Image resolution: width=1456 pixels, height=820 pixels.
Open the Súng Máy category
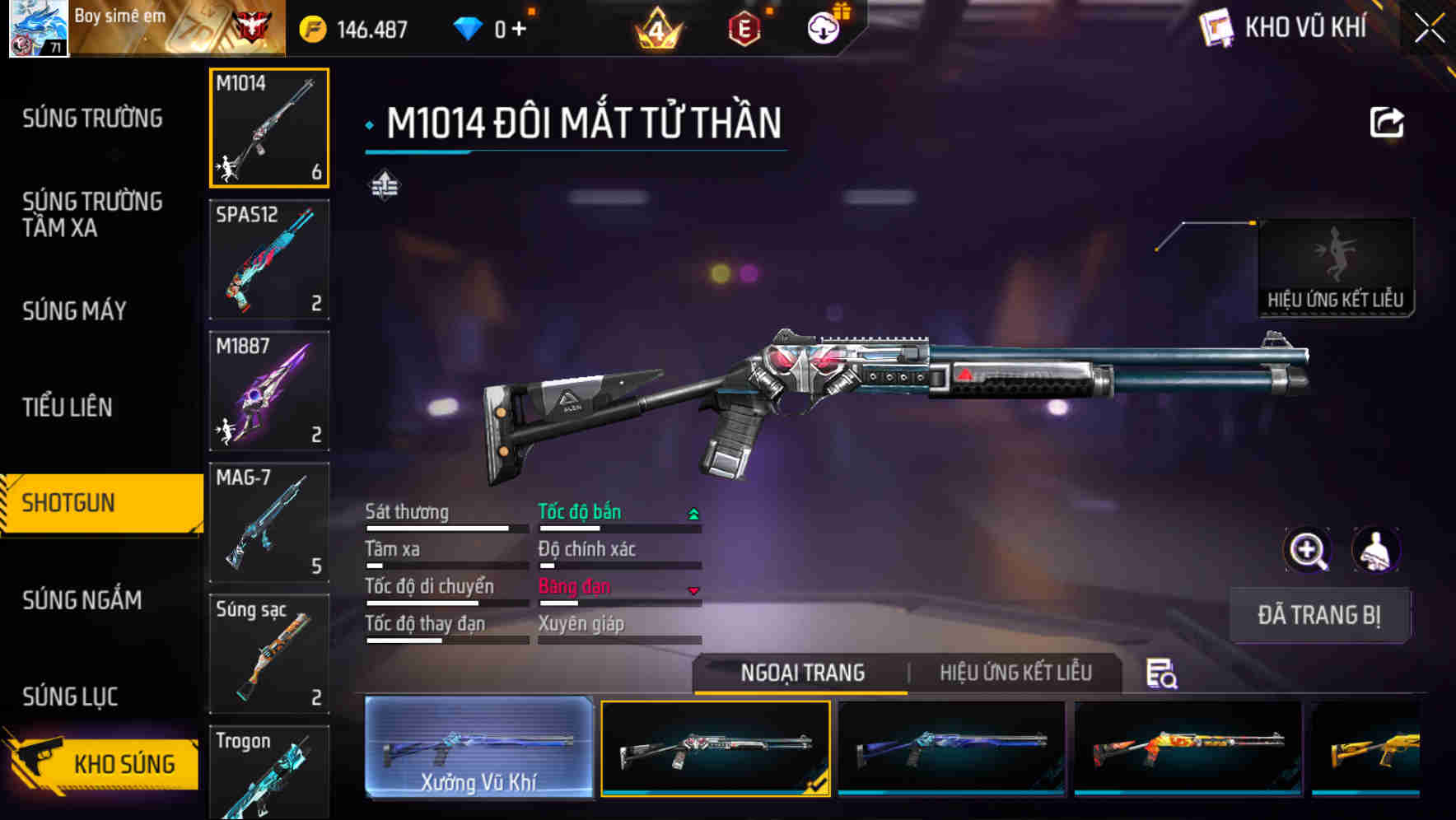coord(74,311)
